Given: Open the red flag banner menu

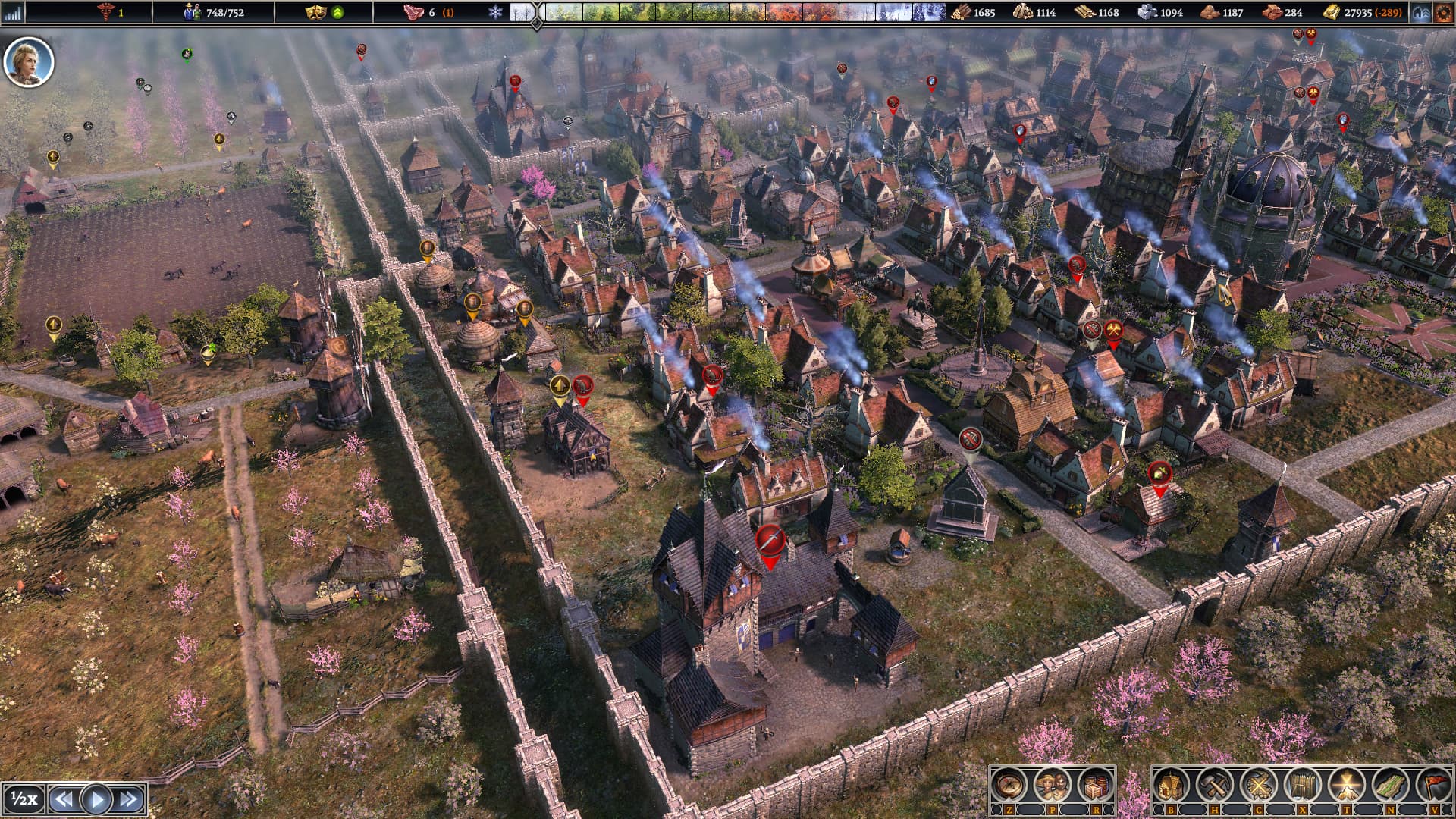Looking at the screenshot, I should (x=1432, y=785).
